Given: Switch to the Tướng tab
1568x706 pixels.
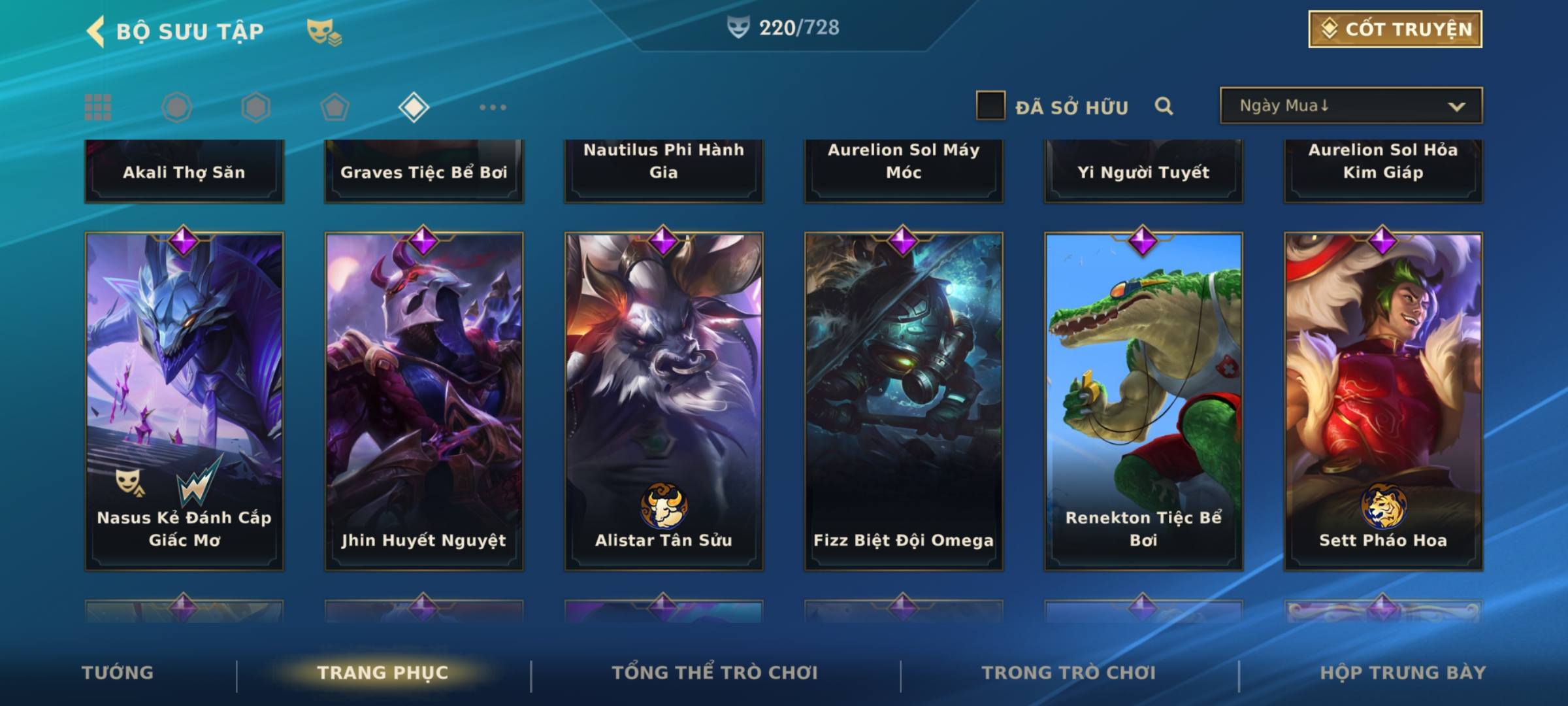Looking at the screenshot, I should 118,673.
